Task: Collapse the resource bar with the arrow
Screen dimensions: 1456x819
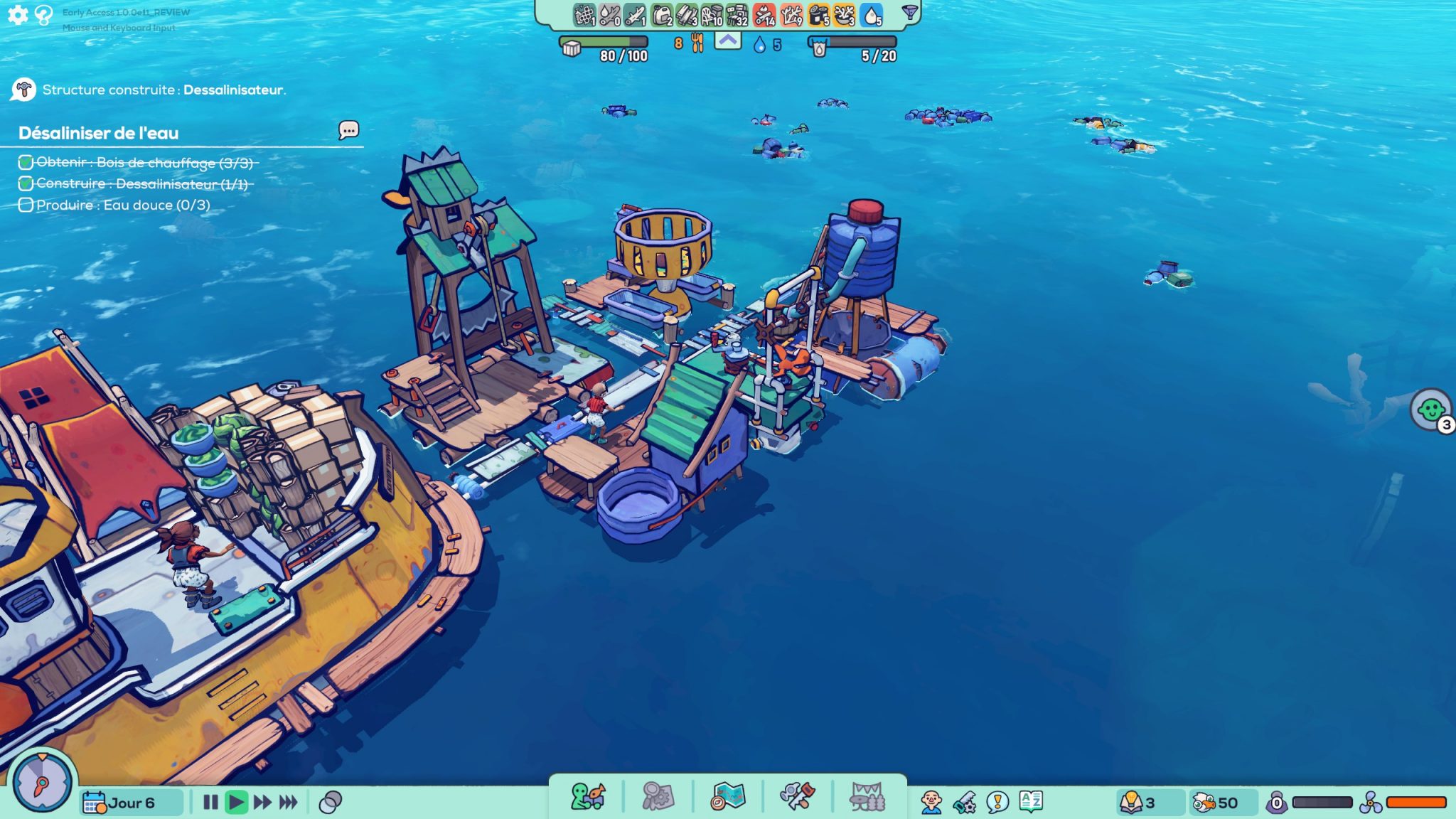Action: point(727,41)
